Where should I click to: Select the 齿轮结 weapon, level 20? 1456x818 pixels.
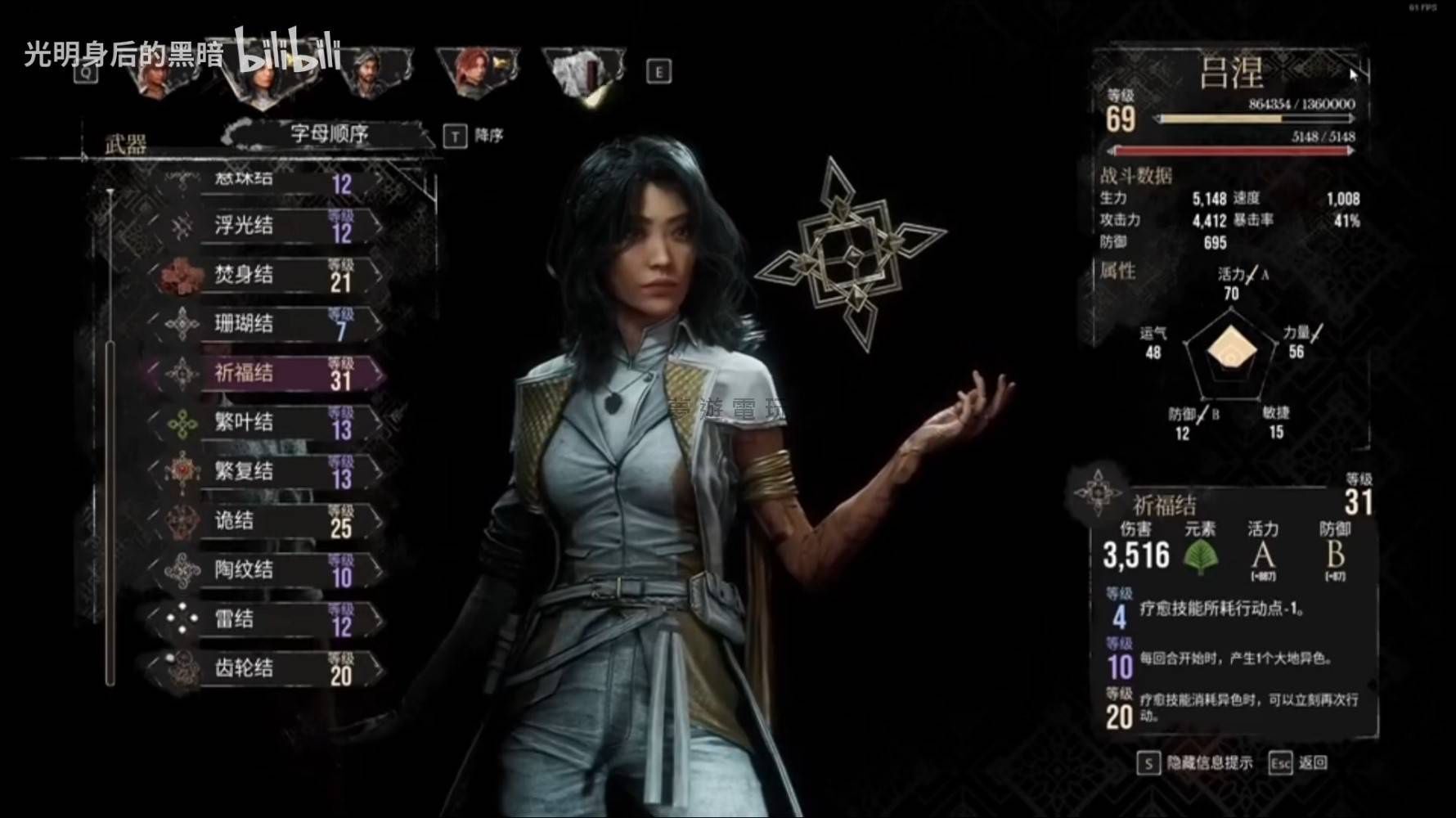coord(270,668)
